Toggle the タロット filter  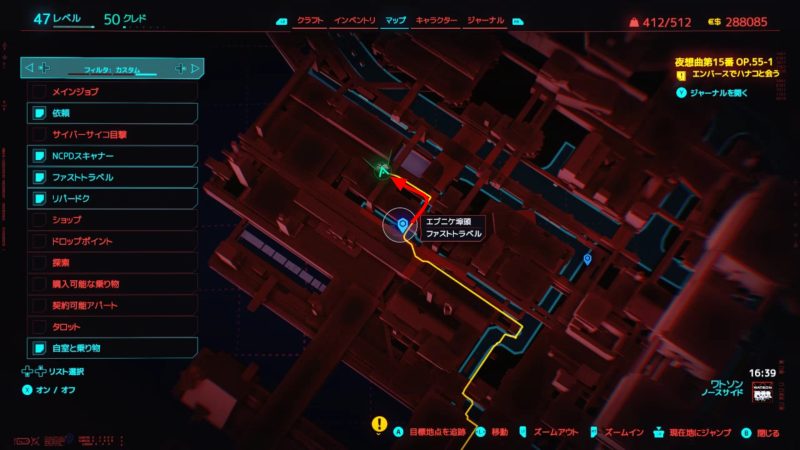tap(113, 326)
